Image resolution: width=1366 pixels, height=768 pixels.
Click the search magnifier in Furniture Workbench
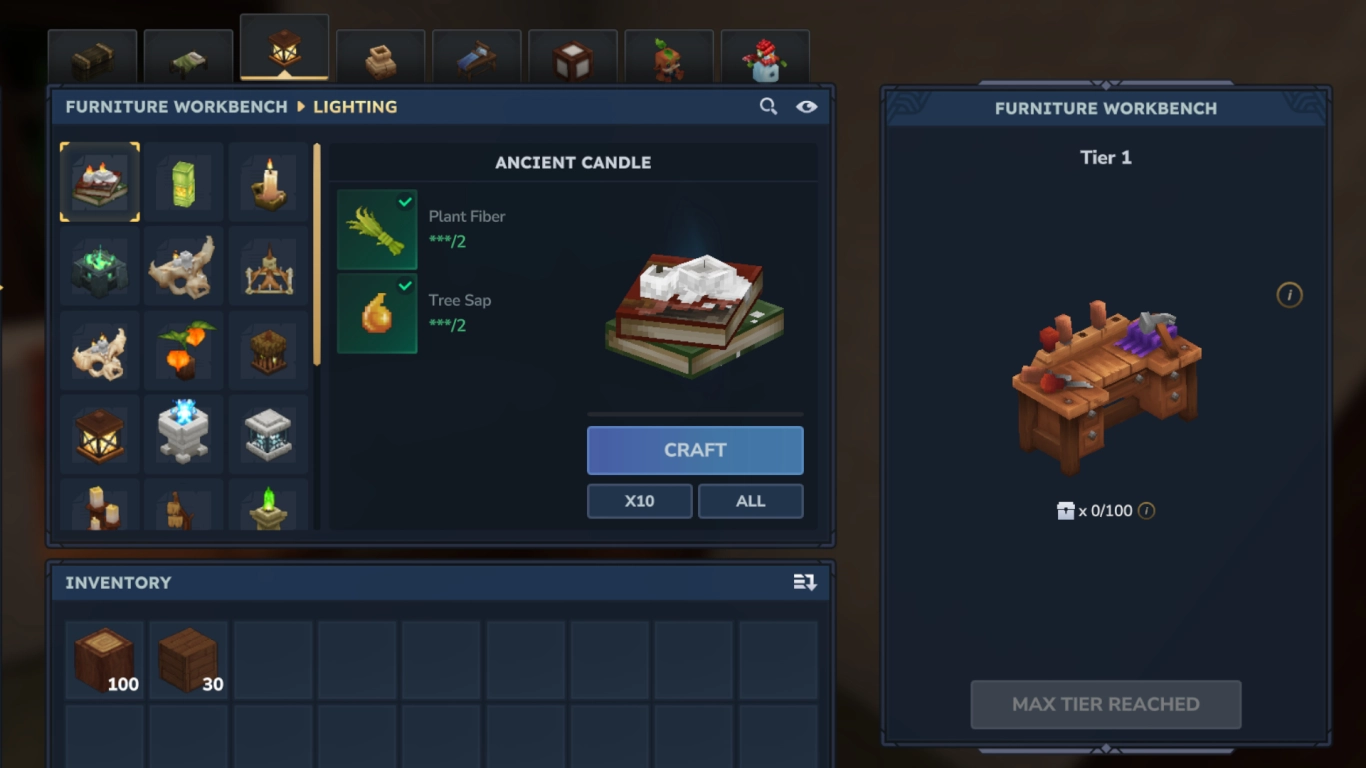pyautogui.click(x=768, y=105)
